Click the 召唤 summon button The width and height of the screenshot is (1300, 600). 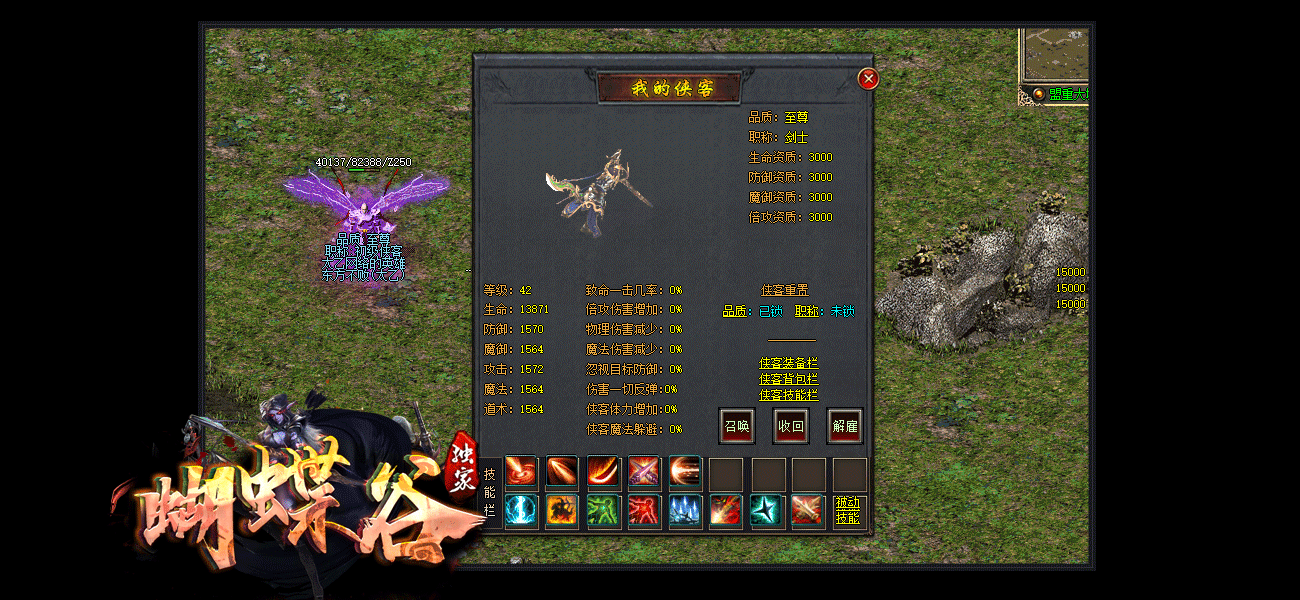(x=737, y=426)
